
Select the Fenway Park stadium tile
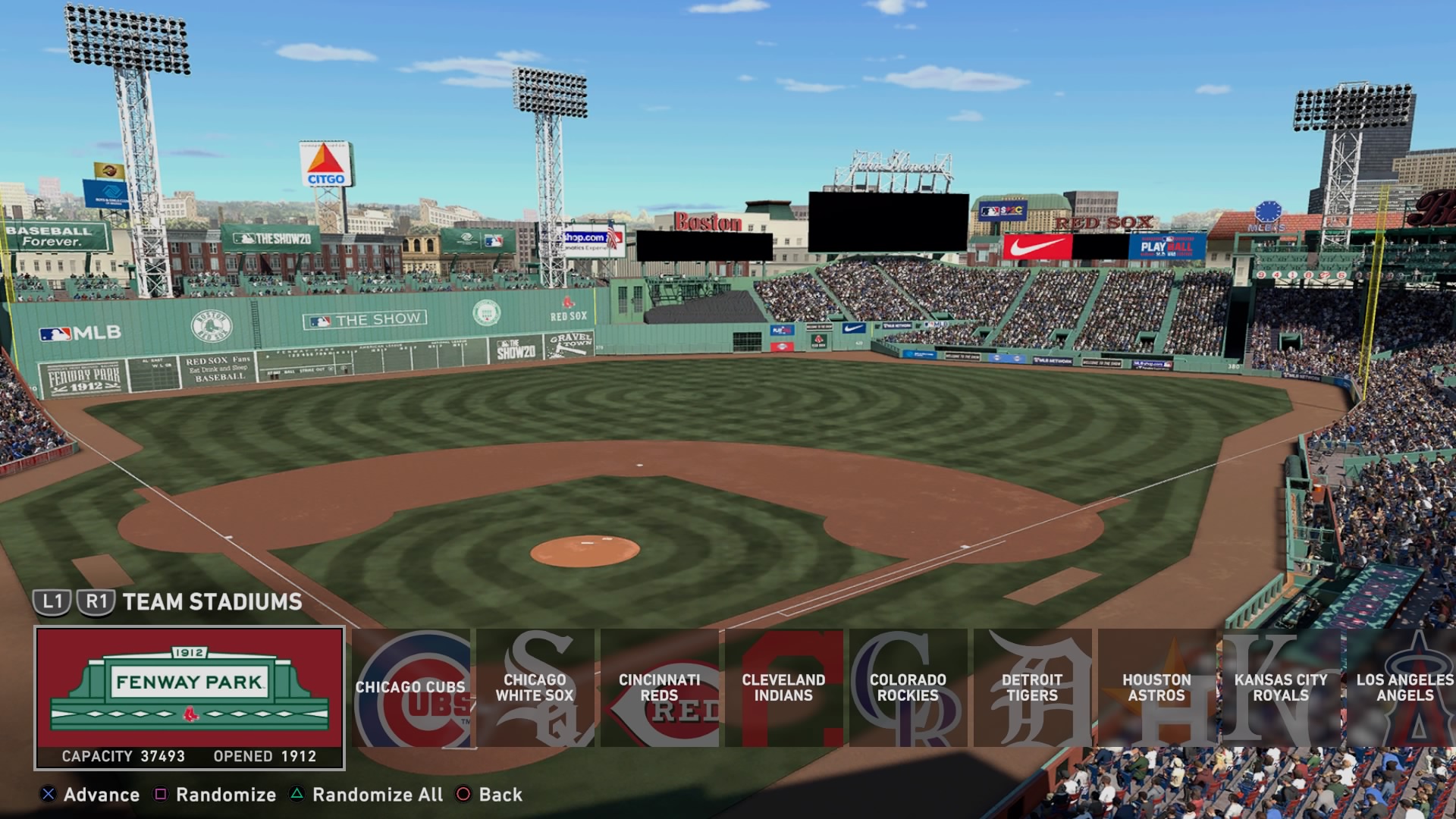[x=190, y=698]
